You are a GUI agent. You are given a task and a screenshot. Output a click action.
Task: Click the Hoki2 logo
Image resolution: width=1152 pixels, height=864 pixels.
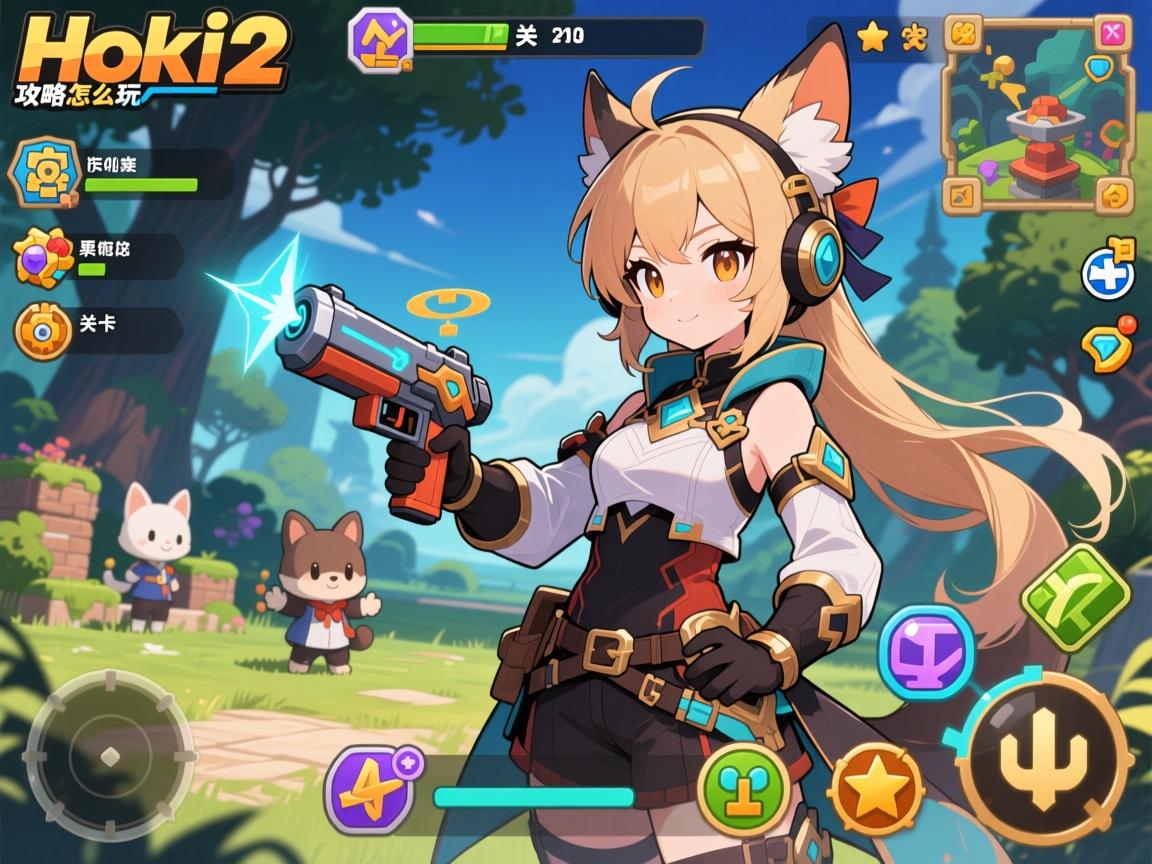[x=150, y=55]
